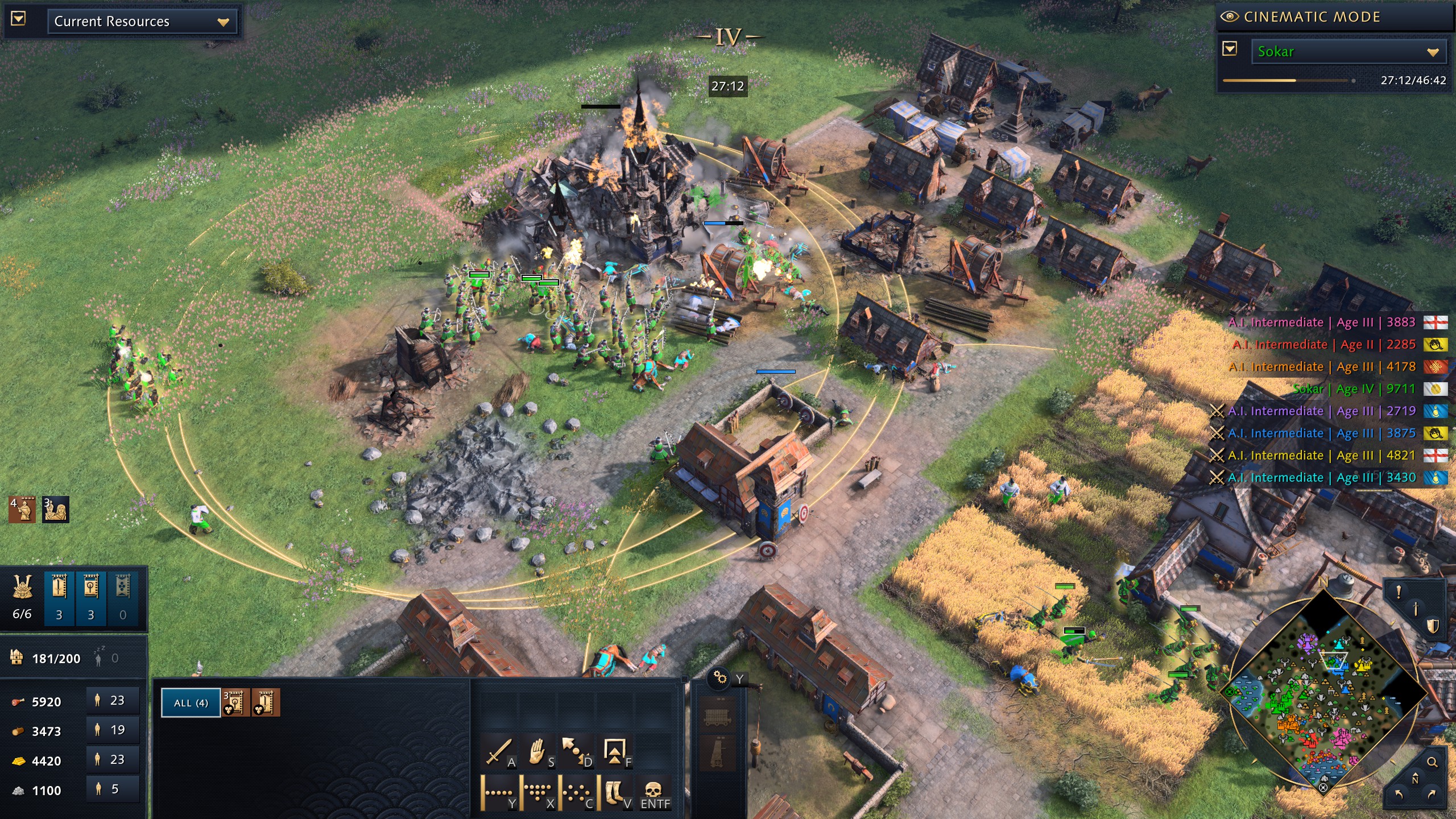Select control group 4 unit icon

coord(22,510)
